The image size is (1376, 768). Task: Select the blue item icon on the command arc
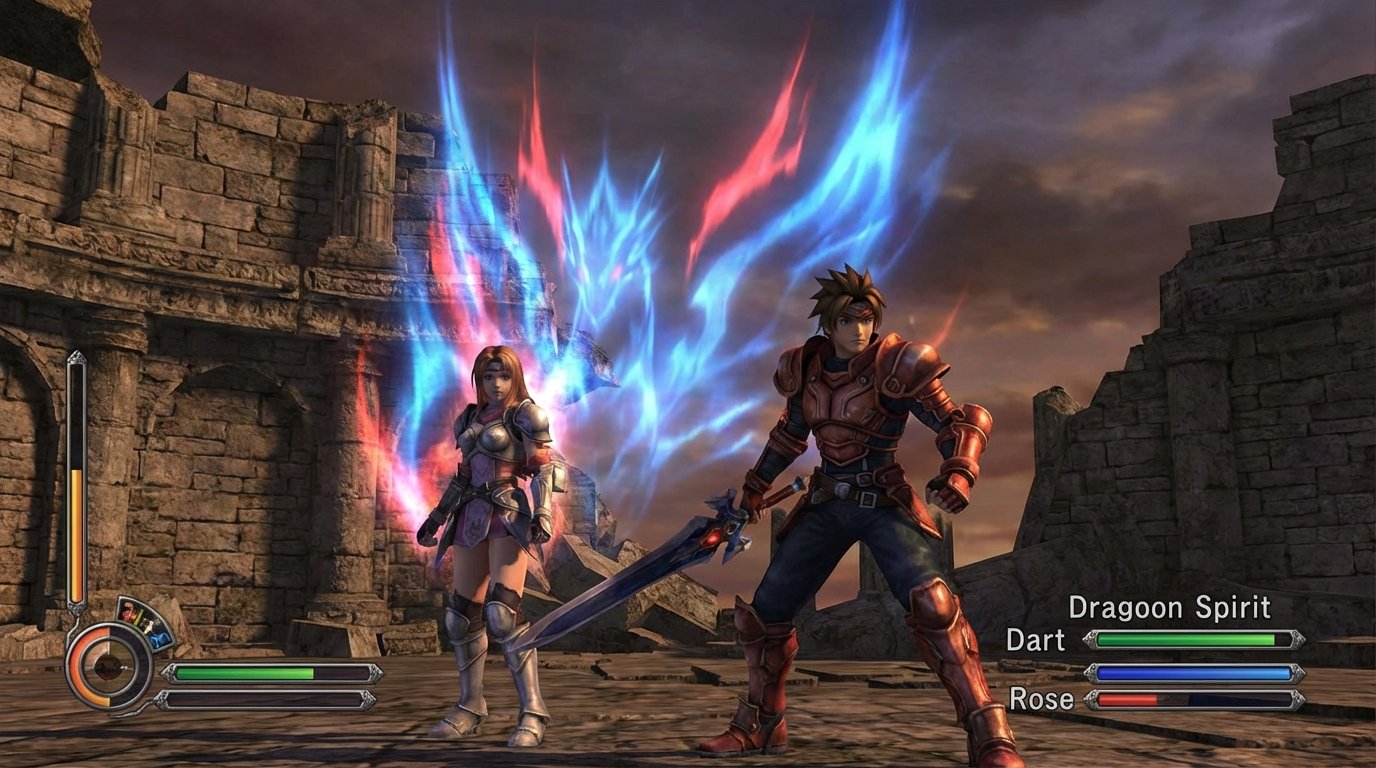pos(160,638)
